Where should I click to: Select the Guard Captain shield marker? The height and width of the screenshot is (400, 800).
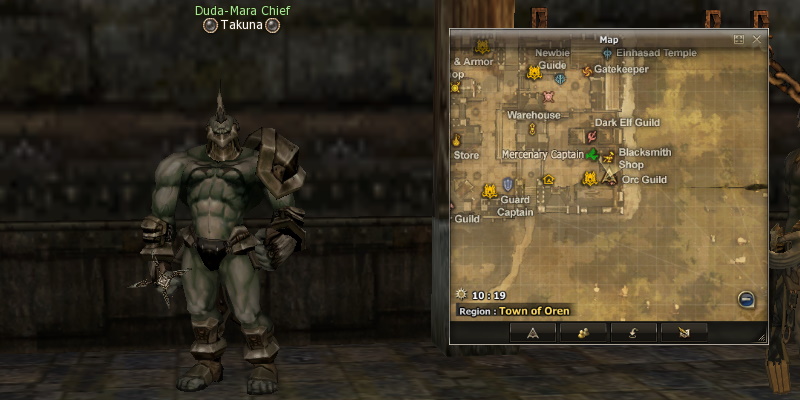[508, 184]
